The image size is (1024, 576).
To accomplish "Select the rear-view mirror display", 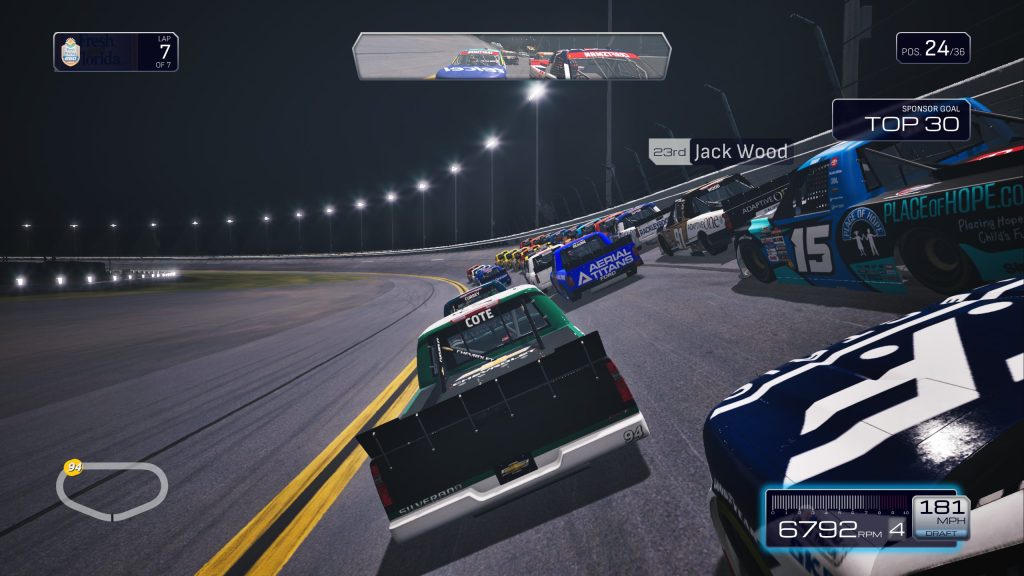I will 511,56.
